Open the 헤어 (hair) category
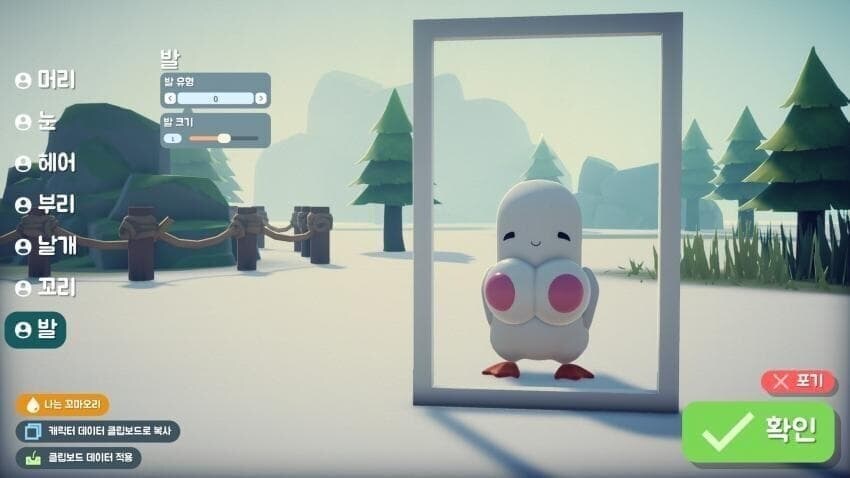The height and width of the screenshot is (478, 850). tap(45, 162)
